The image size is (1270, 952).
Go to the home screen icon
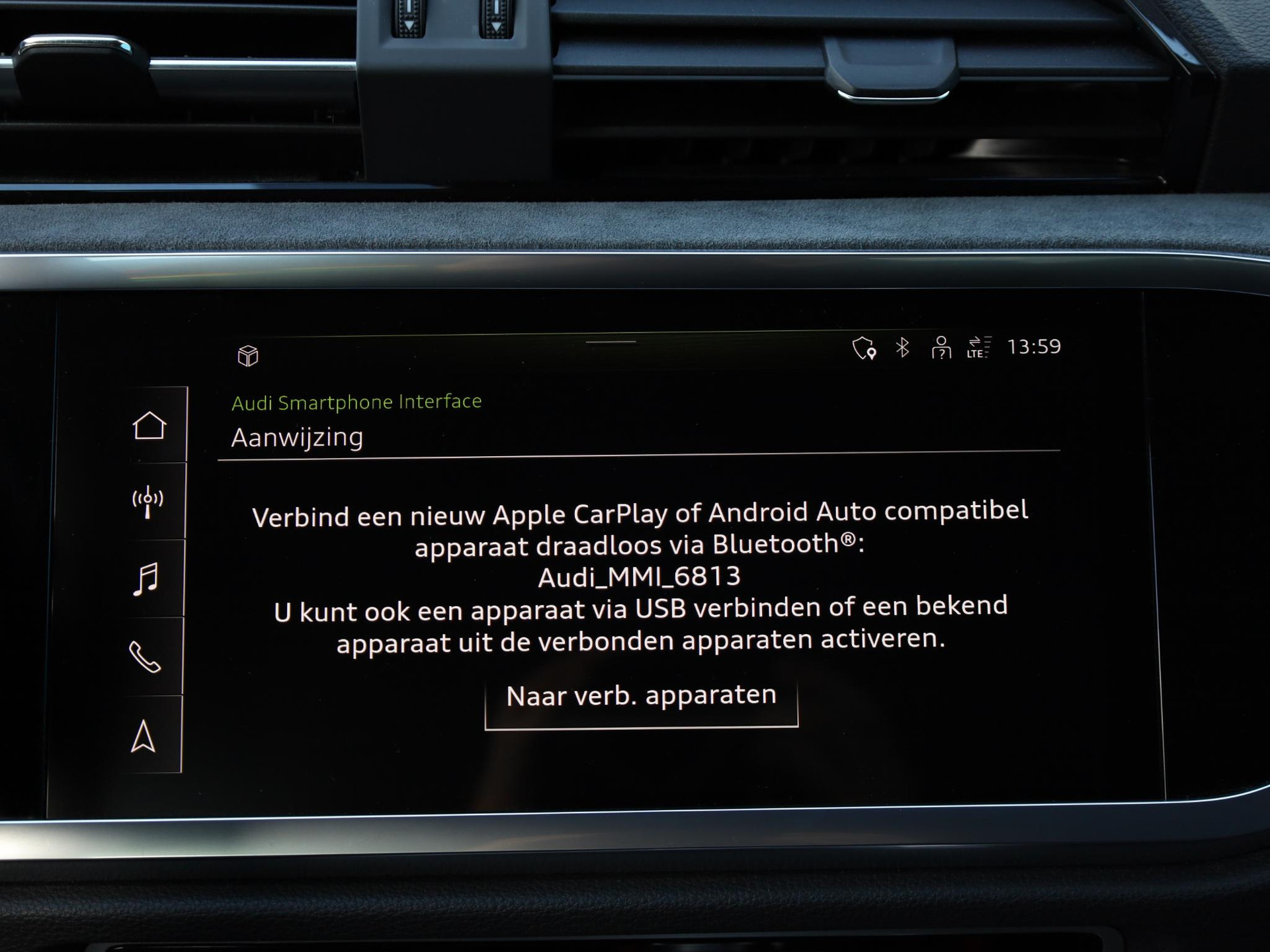[x=149, y=425]
